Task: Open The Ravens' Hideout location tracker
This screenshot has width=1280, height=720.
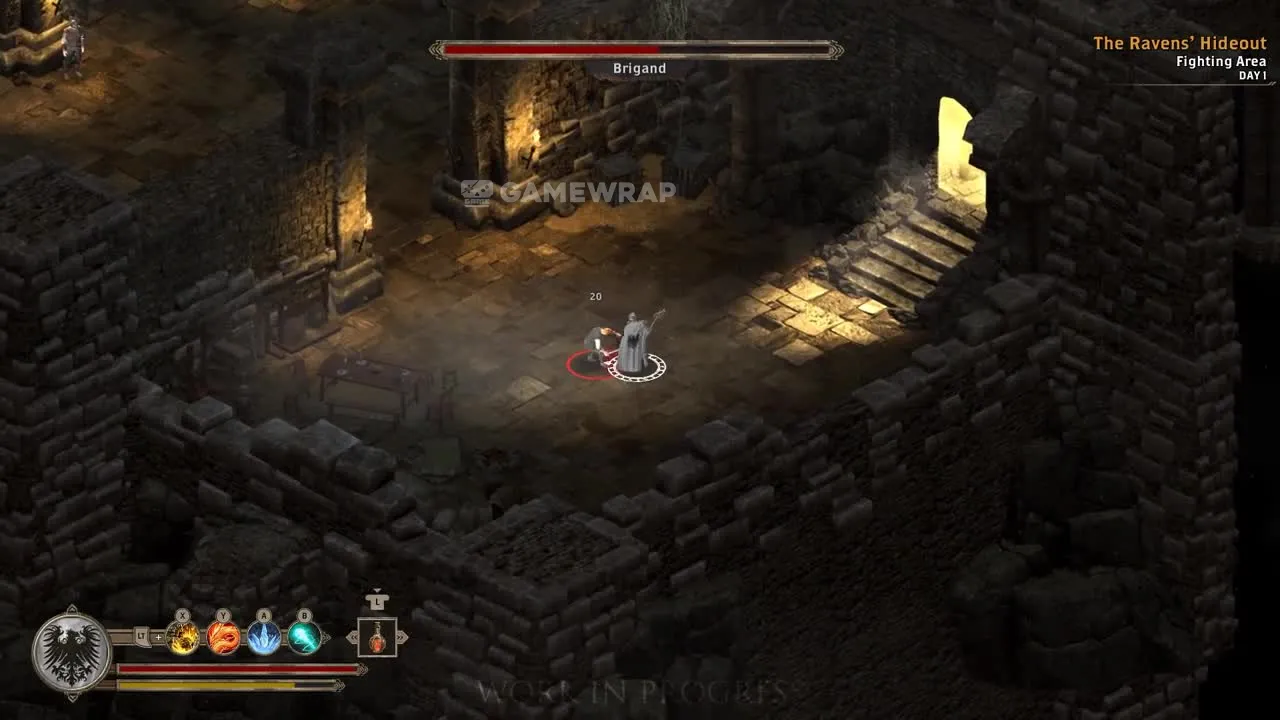Action: (1179, 44)
